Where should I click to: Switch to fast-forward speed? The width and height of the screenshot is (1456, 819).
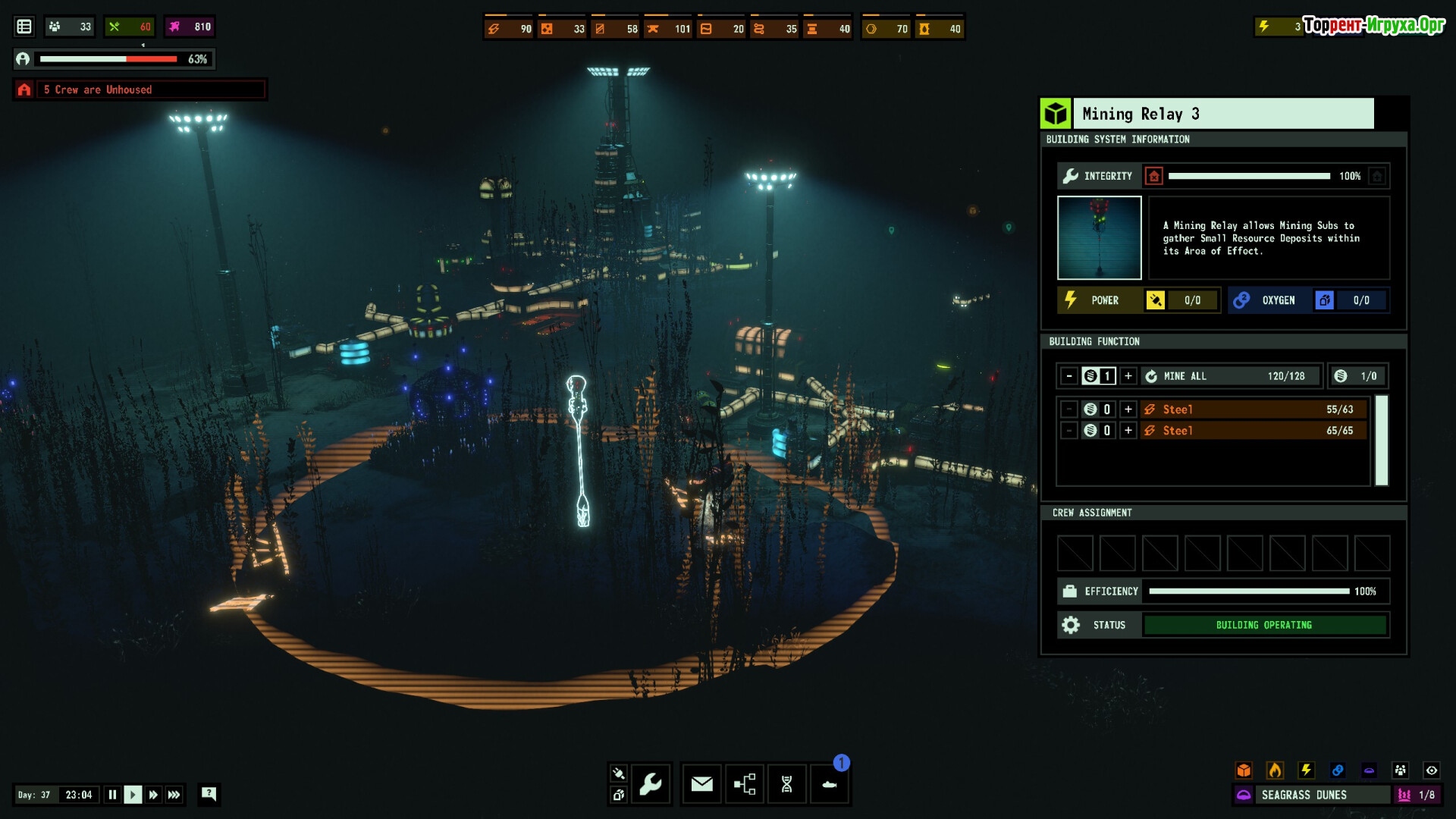153,795
